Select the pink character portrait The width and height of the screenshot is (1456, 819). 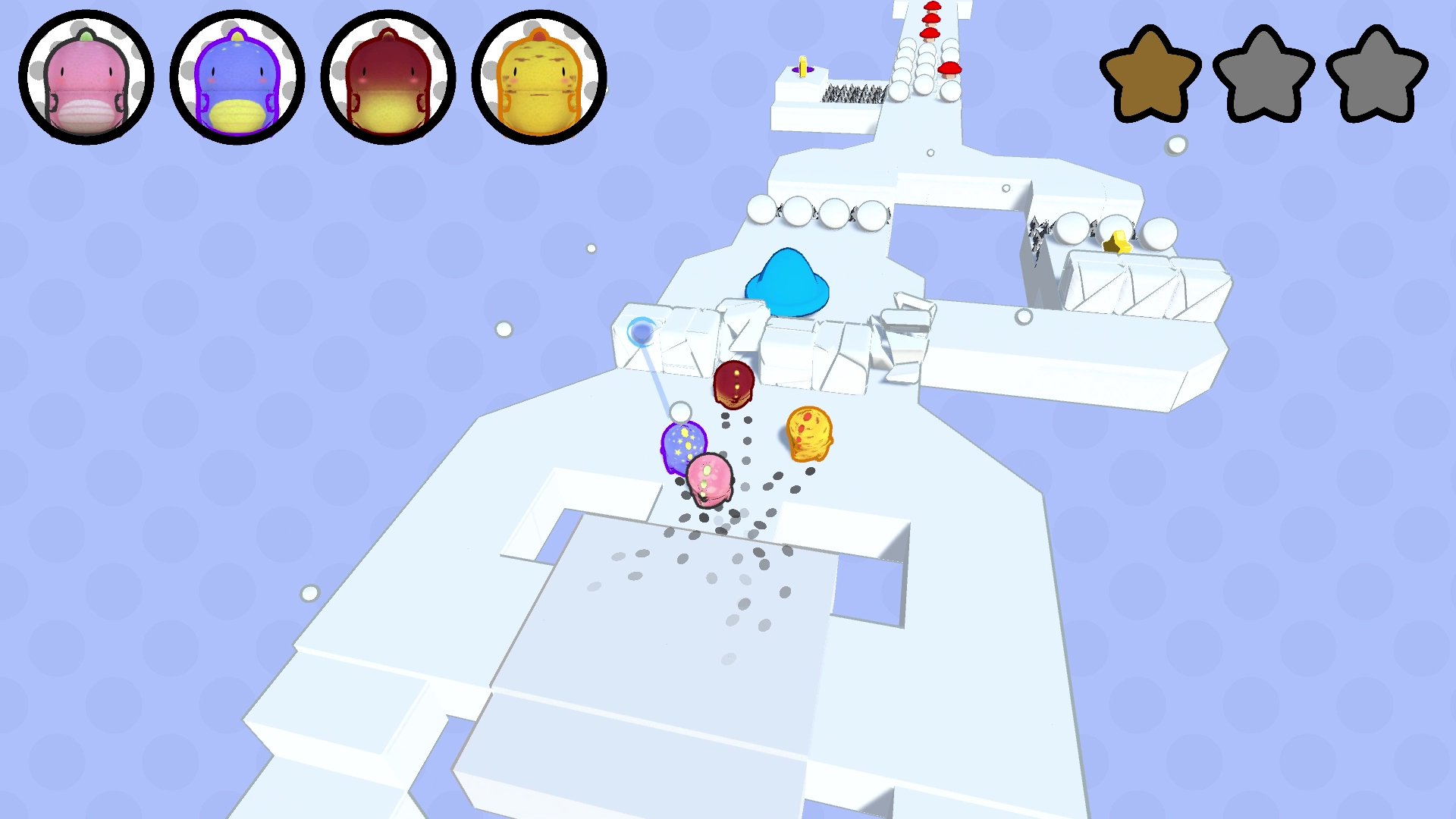tap(86, 77)
